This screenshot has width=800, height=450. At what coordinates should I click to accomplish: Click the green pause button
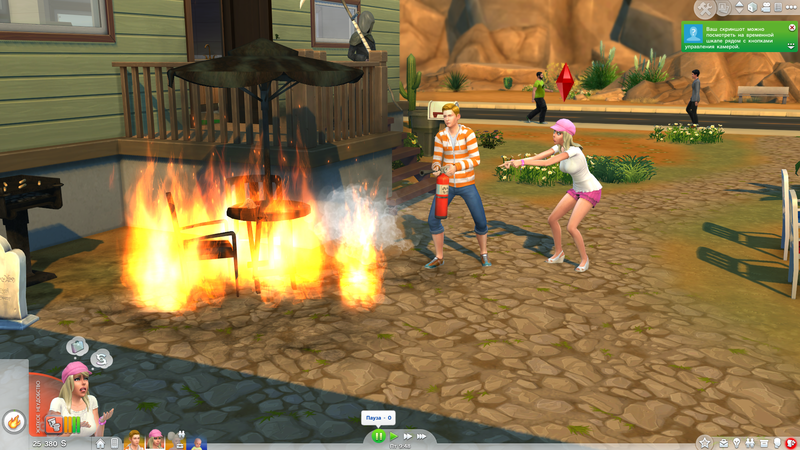coord(379,436)
